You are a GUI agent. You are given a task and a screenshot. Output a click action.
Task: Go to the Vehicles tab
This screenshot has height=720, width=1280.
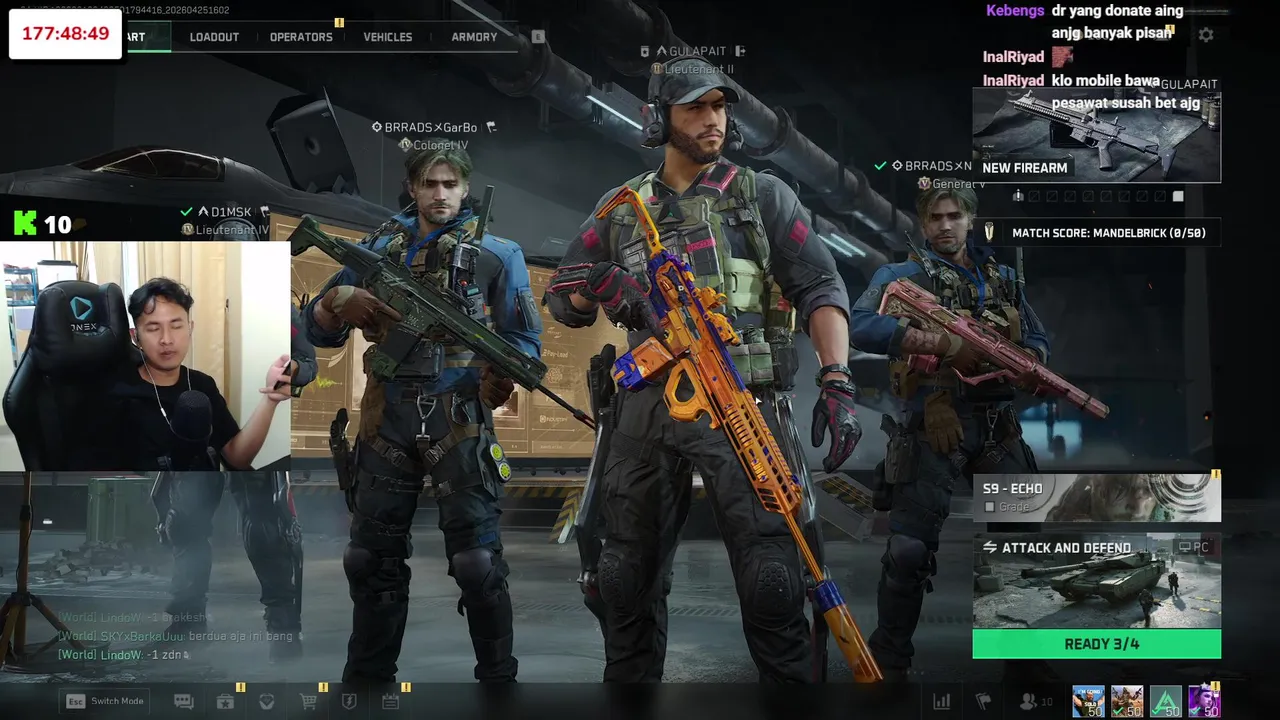pyautogui.click(x=388, y=37)
